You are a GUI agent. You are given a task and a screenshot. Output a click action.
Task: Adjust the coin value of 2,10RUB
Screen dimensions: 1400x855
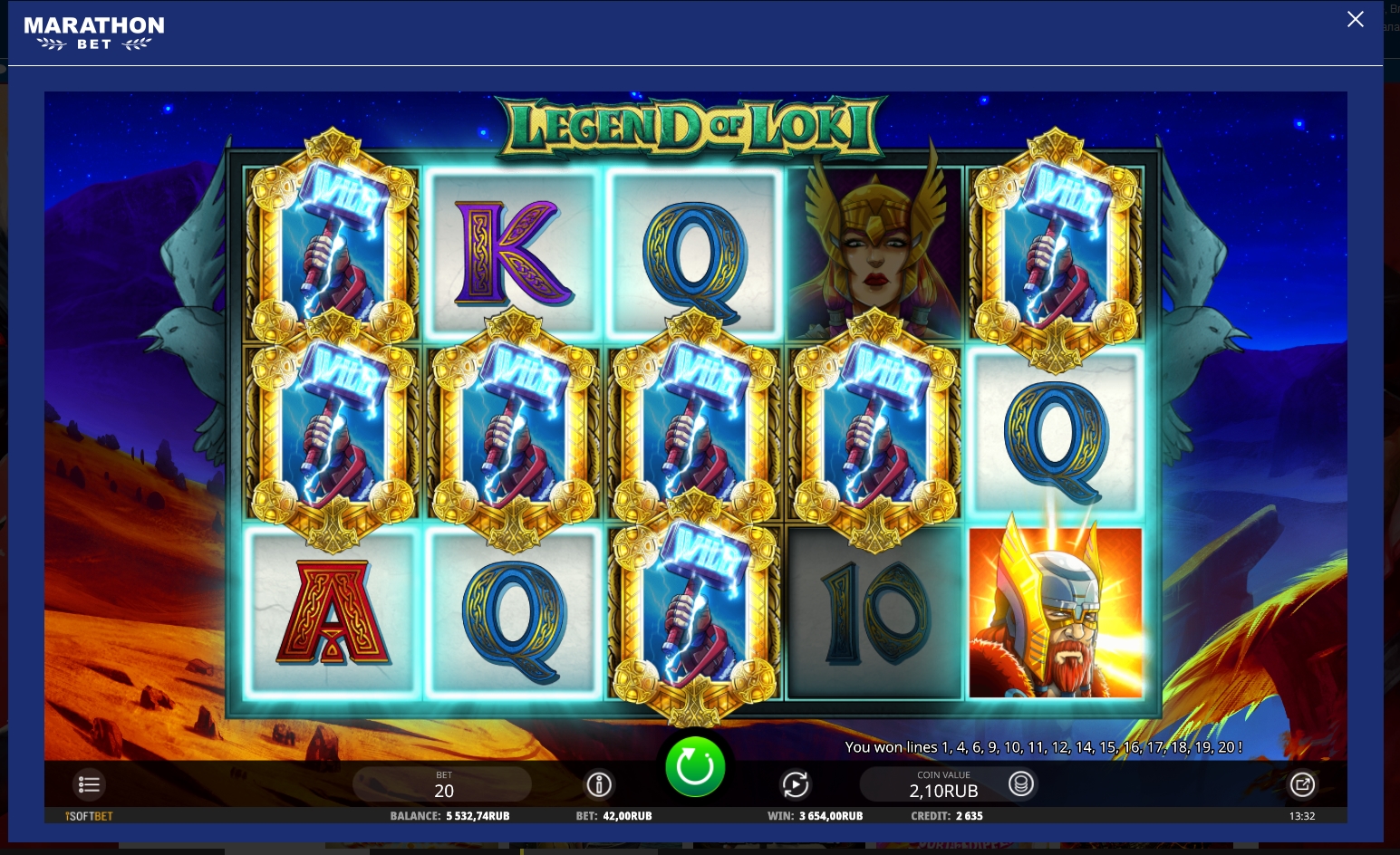click(943, 790)
